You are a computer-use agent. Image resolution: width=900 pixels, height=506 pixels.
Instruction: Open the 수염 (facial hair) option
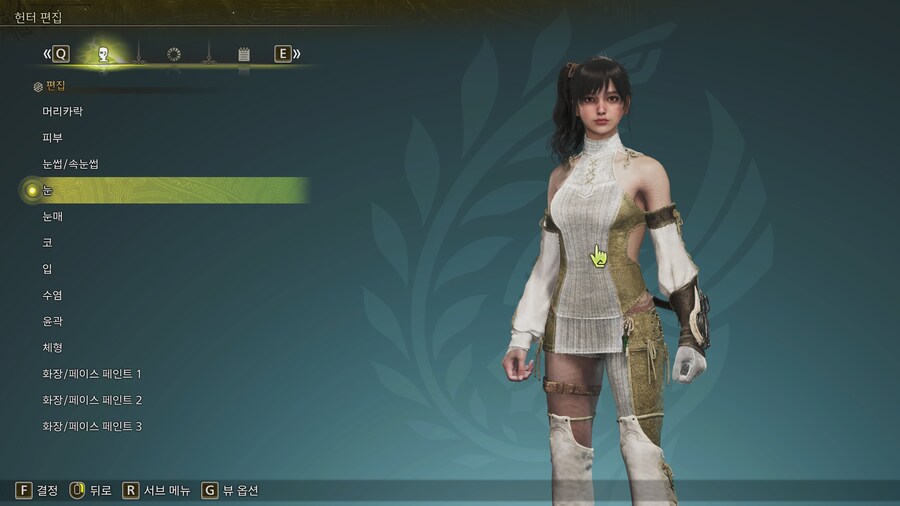[52, 295]
